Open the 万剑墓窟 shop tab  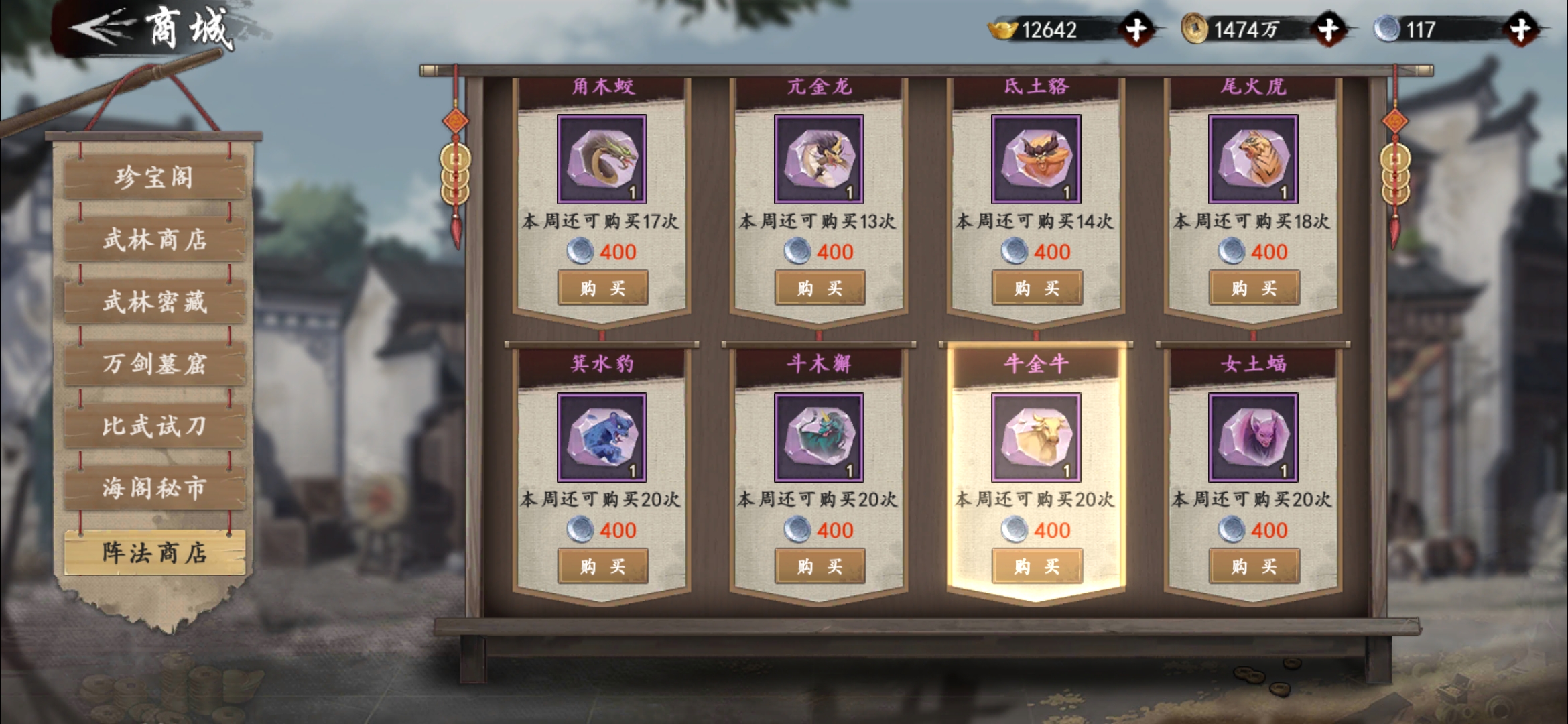155,364
